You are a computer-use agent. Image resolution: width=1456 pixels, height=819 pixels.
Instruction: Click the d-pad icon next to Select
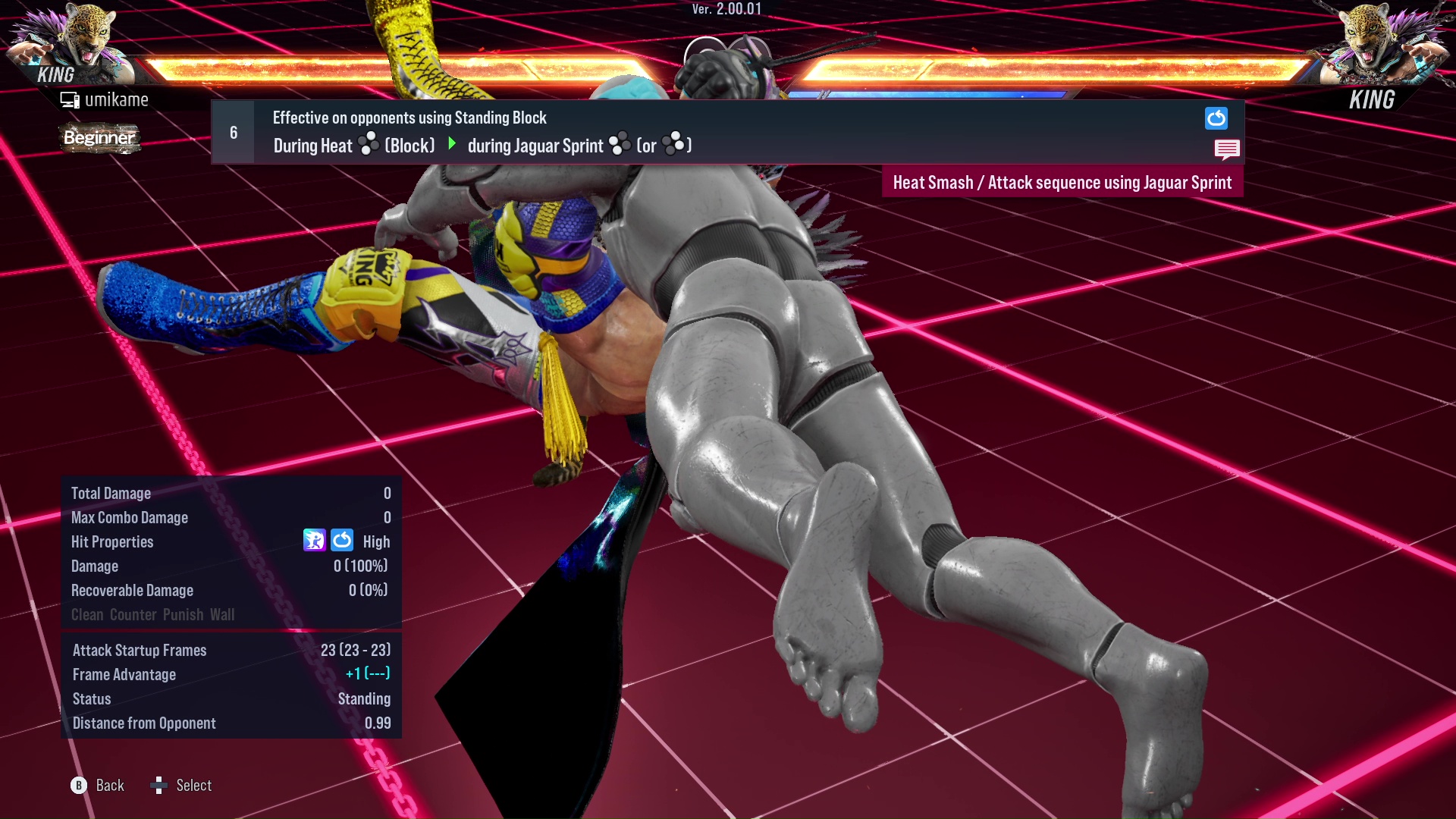pos(160,786)
